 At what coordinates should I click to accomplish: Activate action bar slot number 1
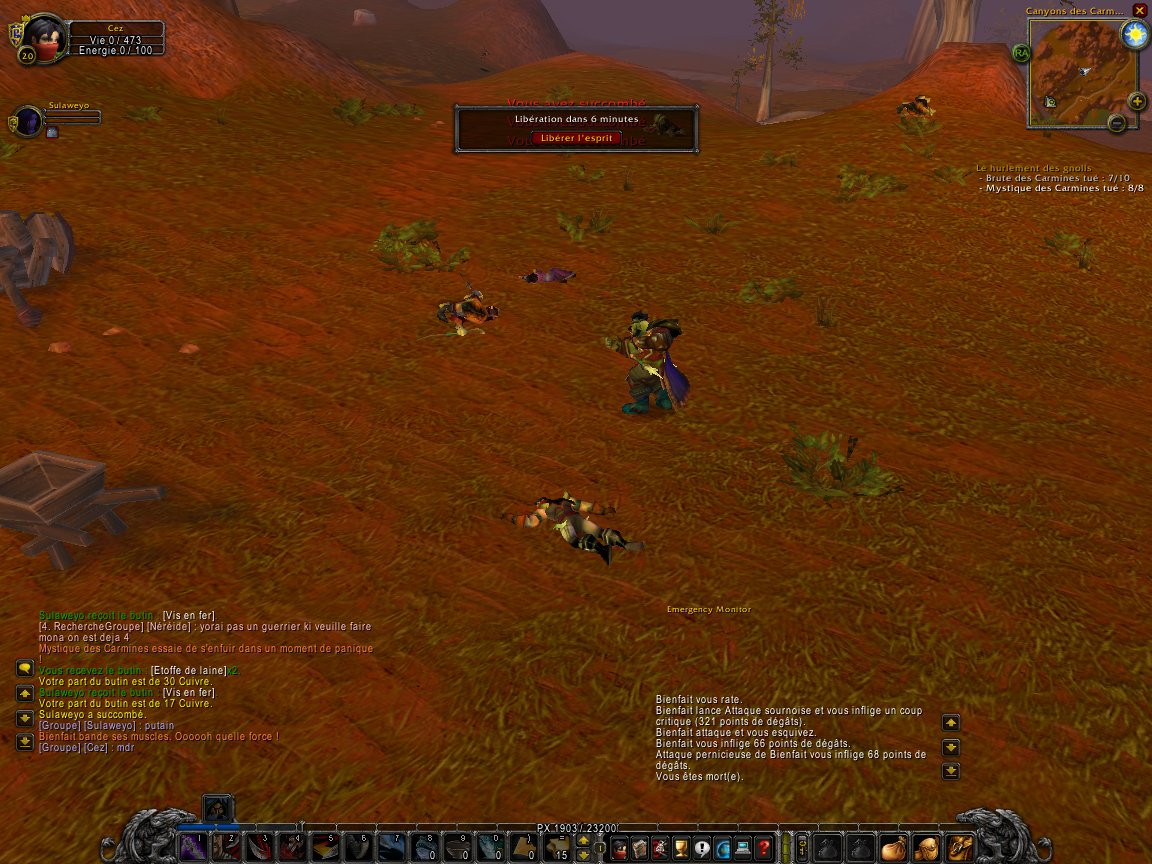pos(193,847)
